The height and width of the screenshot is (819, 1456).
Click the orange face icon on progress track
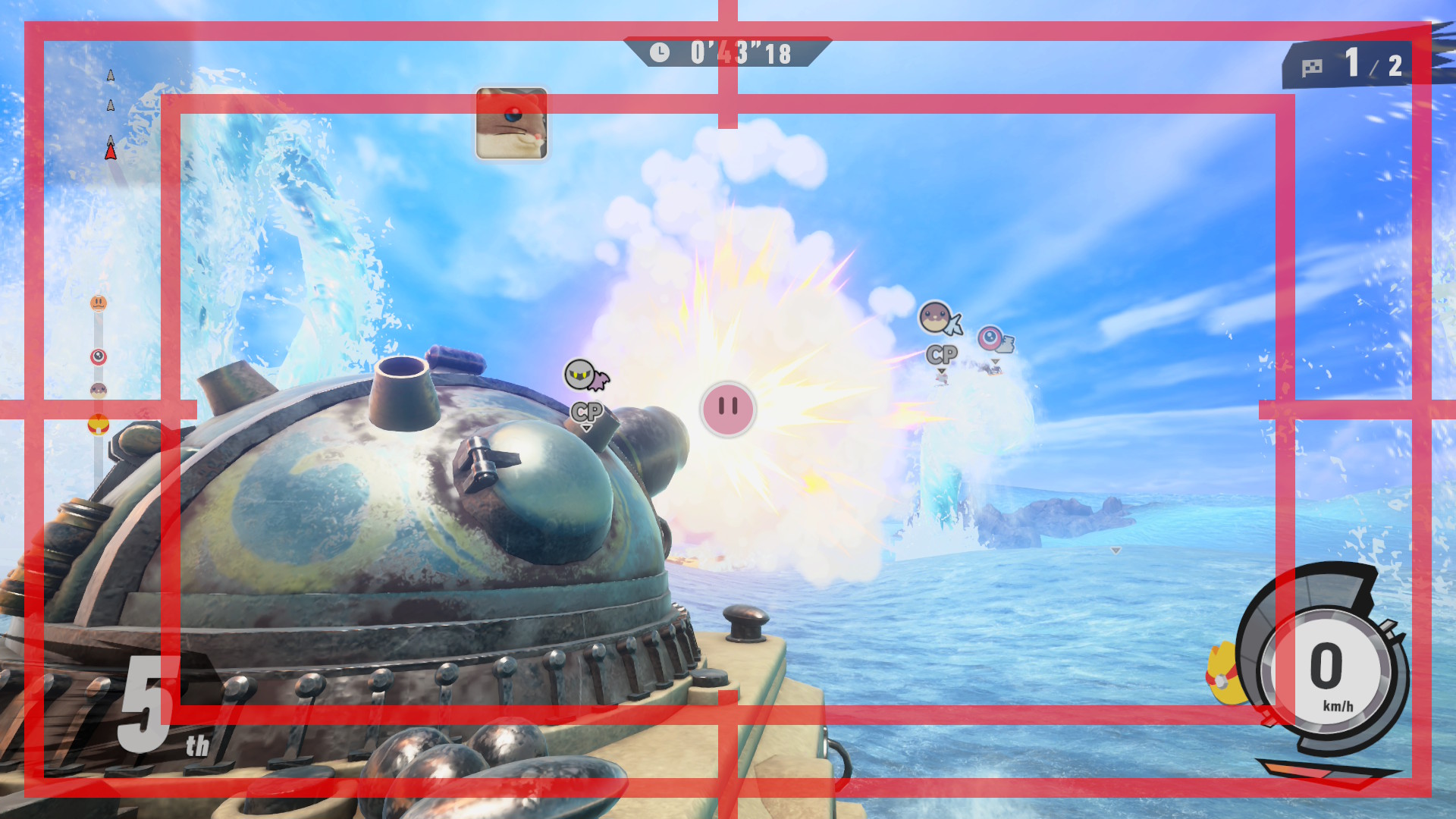tap(99, 303)
